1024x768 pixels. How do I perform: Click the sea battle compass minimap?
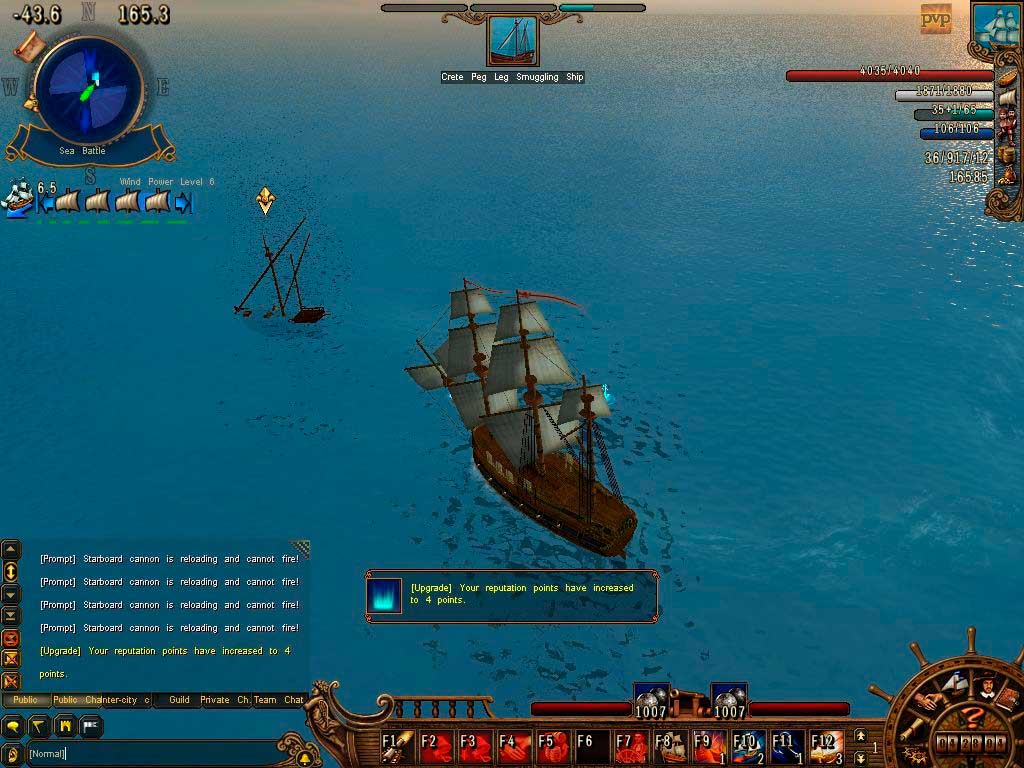pyautogui.click(x=88, y=90)
